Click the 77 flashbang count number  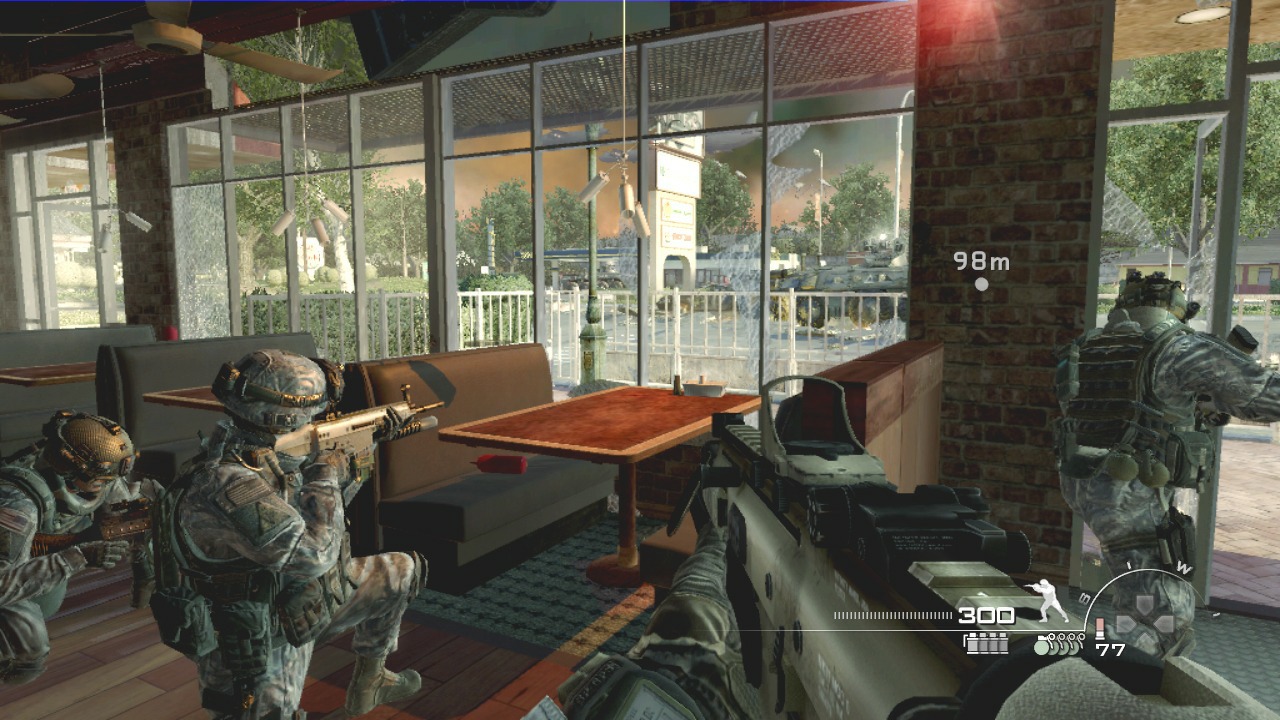pos(1111,649)
